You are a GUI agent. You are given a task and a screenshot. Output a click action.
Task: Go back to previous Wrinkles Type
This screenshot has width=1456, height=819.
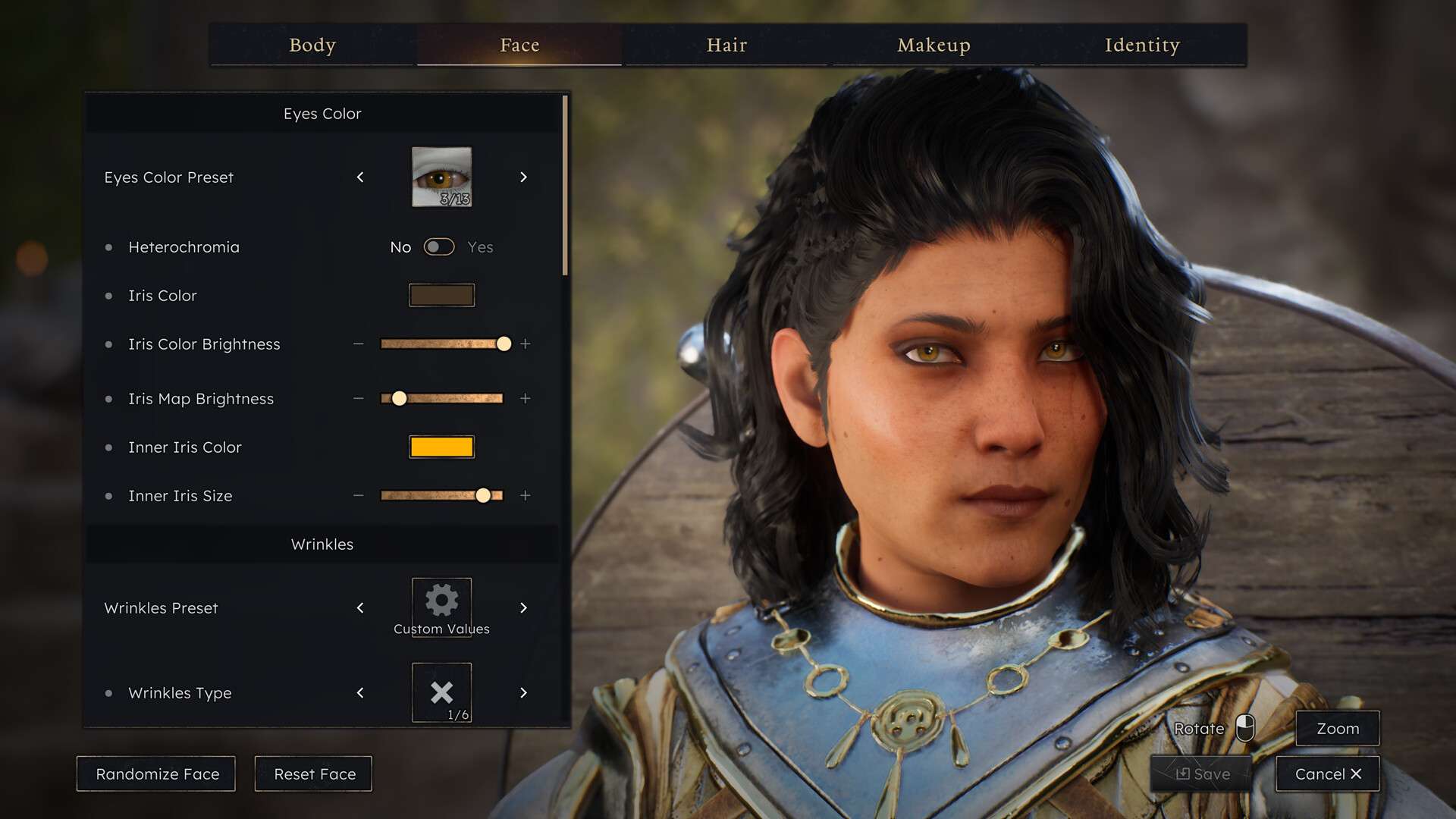(x=360, y=693)
